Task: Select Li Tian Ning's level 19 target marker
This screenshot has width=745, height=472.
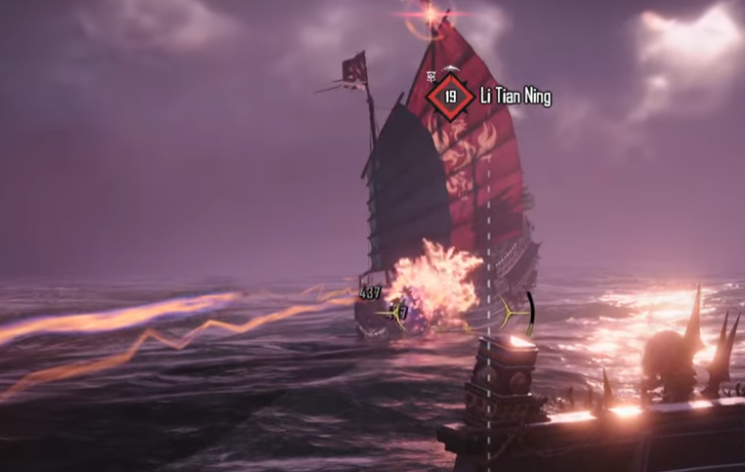Action: (450, 97)
